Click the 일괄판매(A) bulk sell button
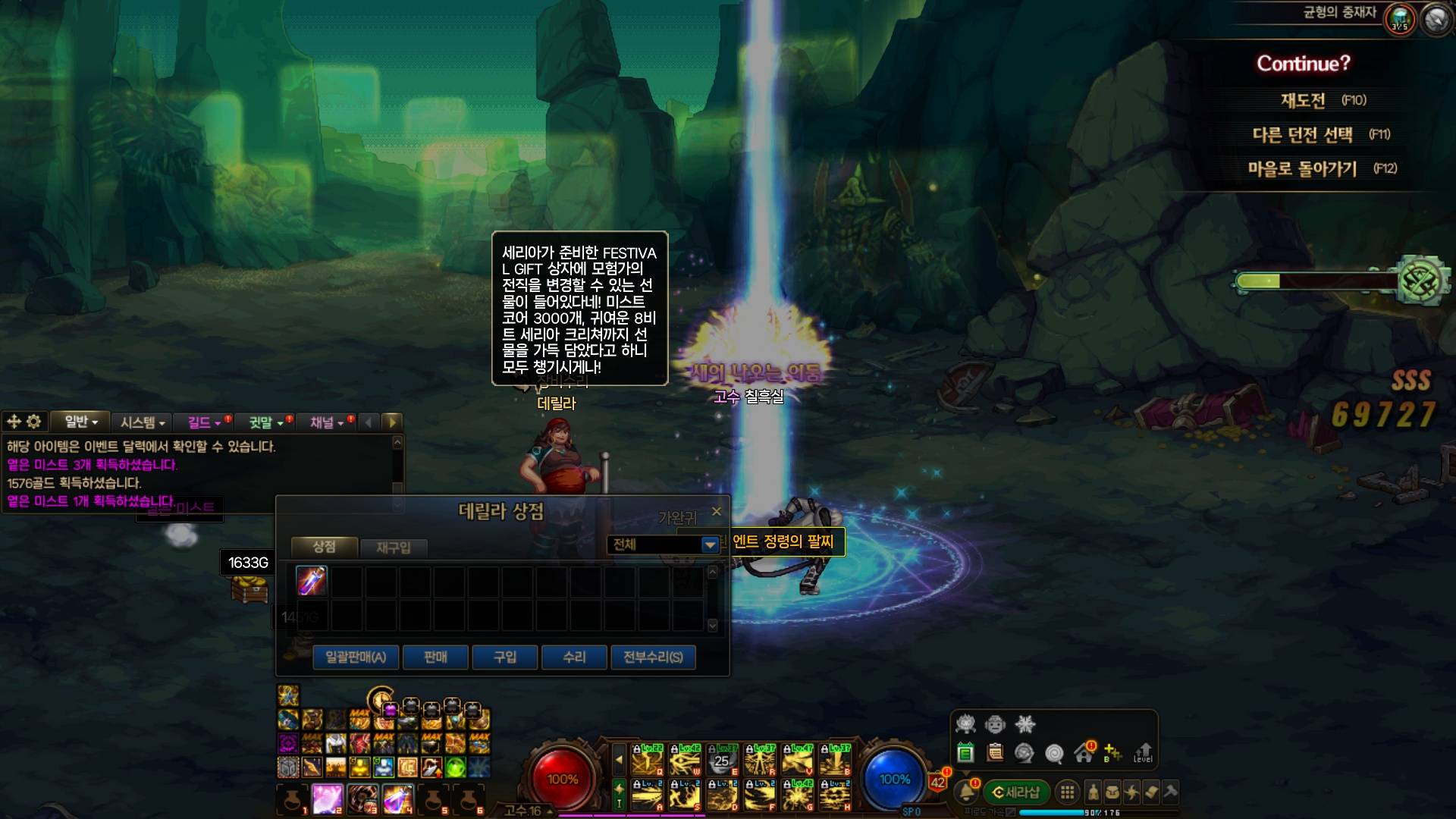This screenshot has height=819, width=1456. pos(356,657)
